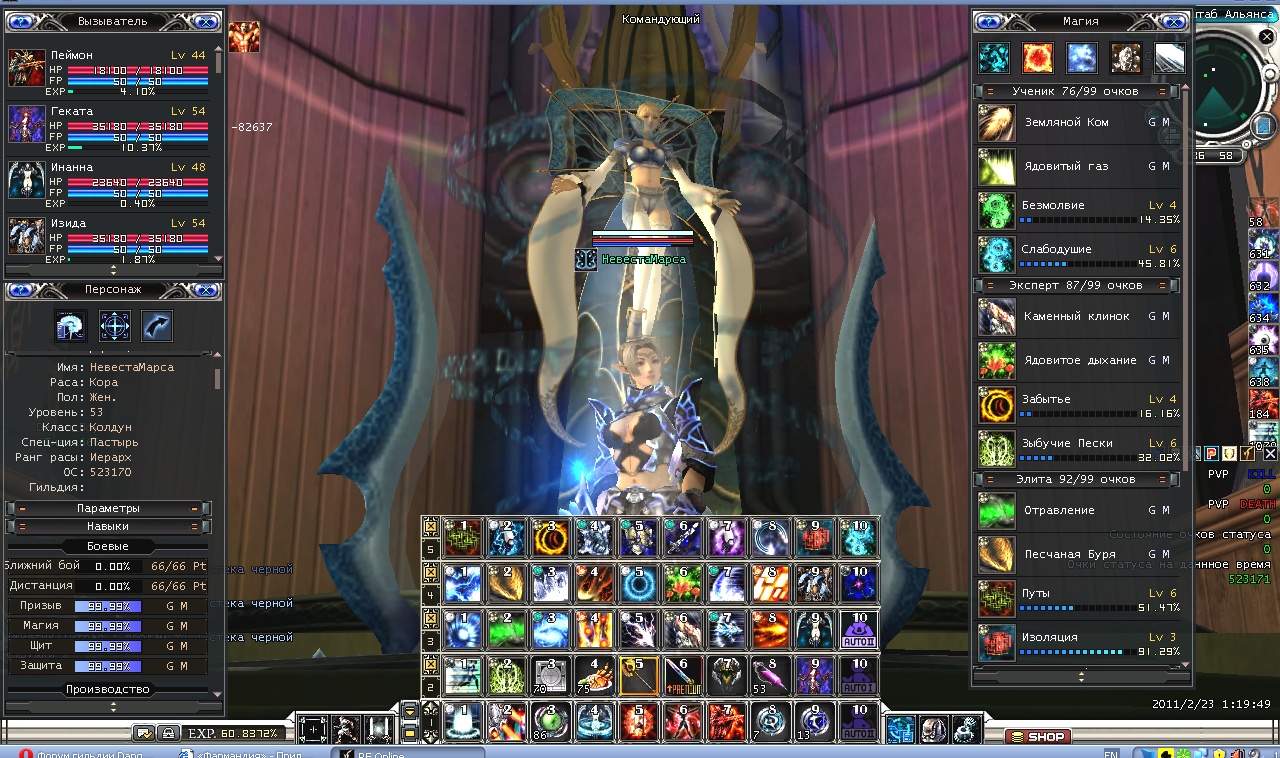Switch to the fire magic category
This screenshot has height=758, width=1280.
click(x=1037, y=58)
